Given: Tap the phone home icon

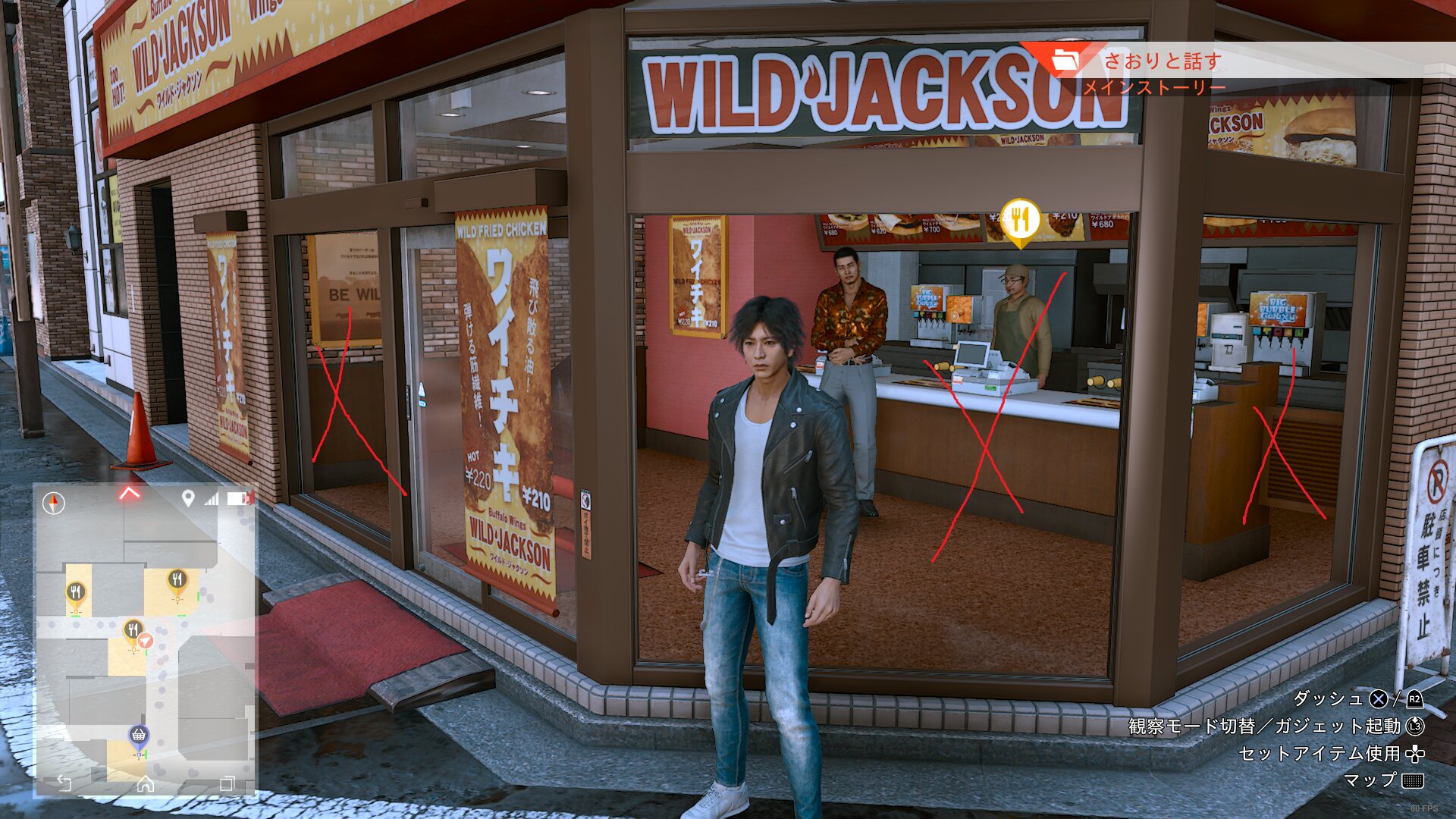Looking at the screenshot, I should [145, 783].
